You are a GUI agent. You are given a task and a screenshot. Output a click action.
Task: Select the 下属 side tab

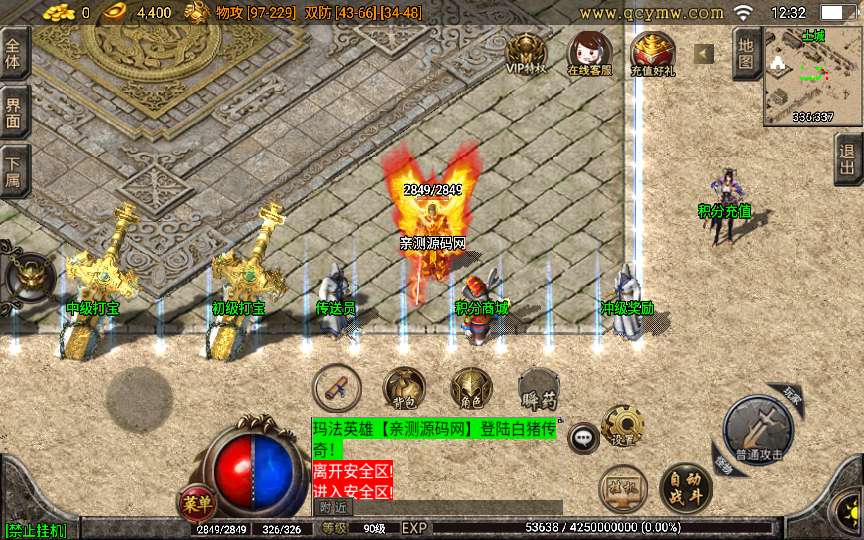pyautogui.click(x=13, y=170)
